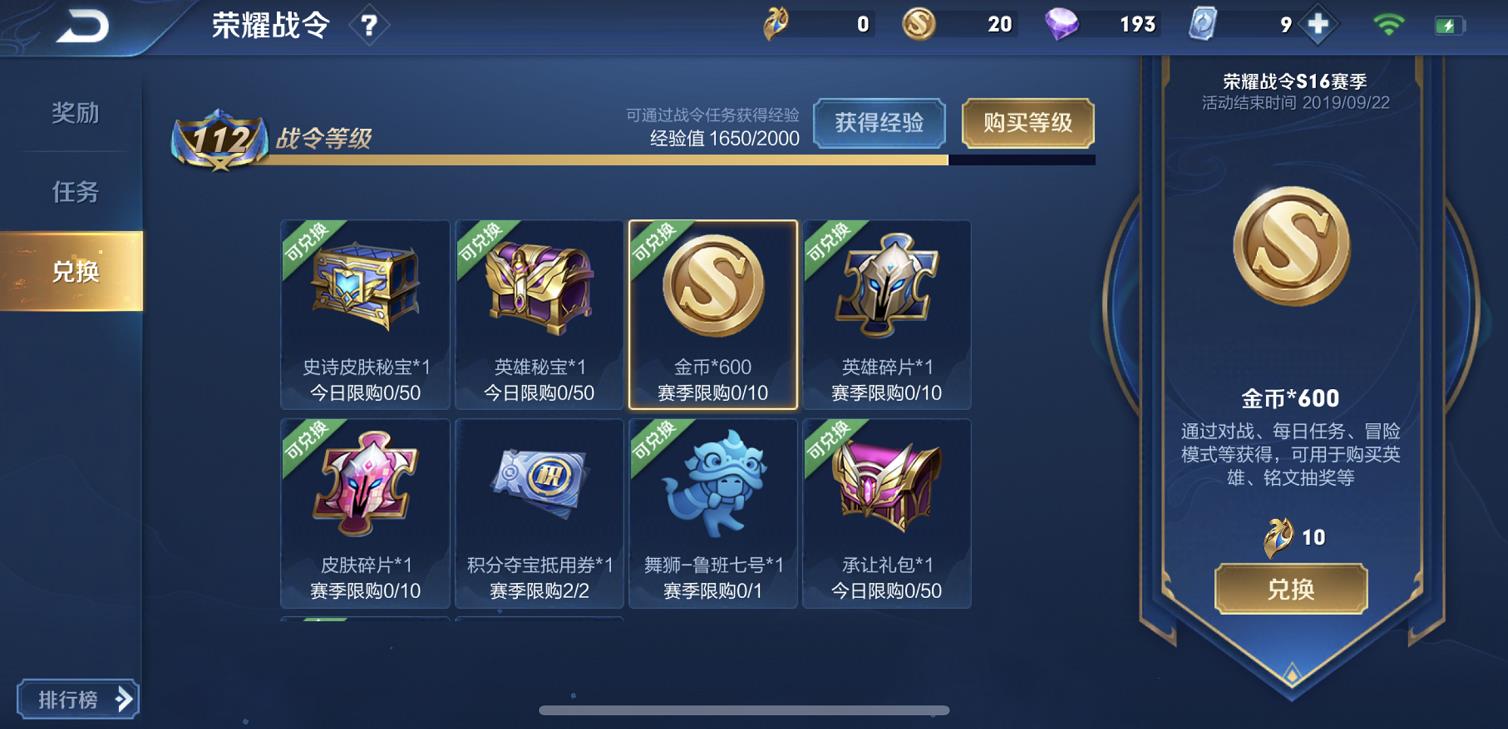Switch to the 任务 tab
This screenshot has width=1508, height=729.
pos(73,192)
